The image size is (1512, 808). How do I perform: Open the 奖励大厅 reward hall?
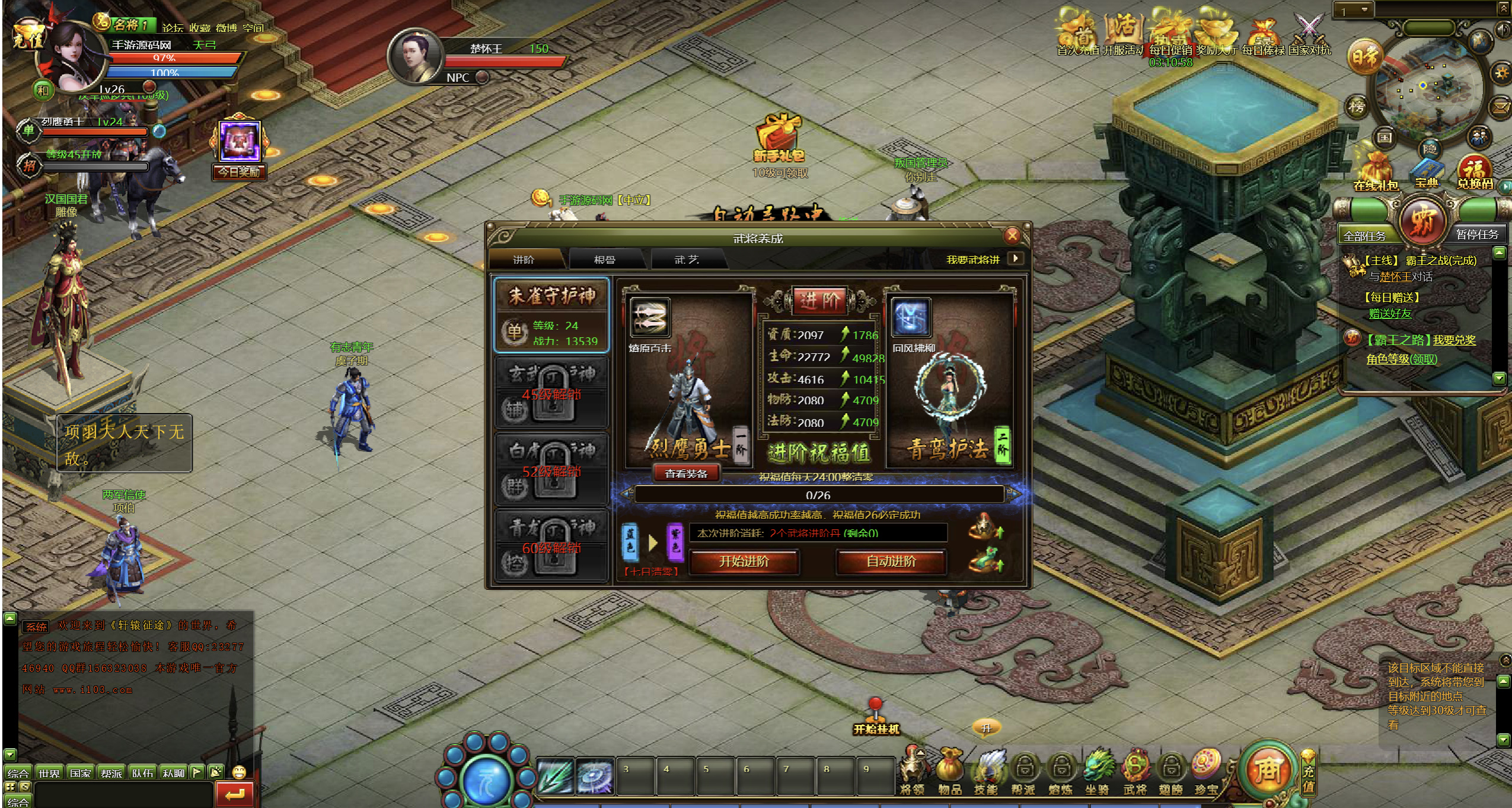pos(1217,36)
